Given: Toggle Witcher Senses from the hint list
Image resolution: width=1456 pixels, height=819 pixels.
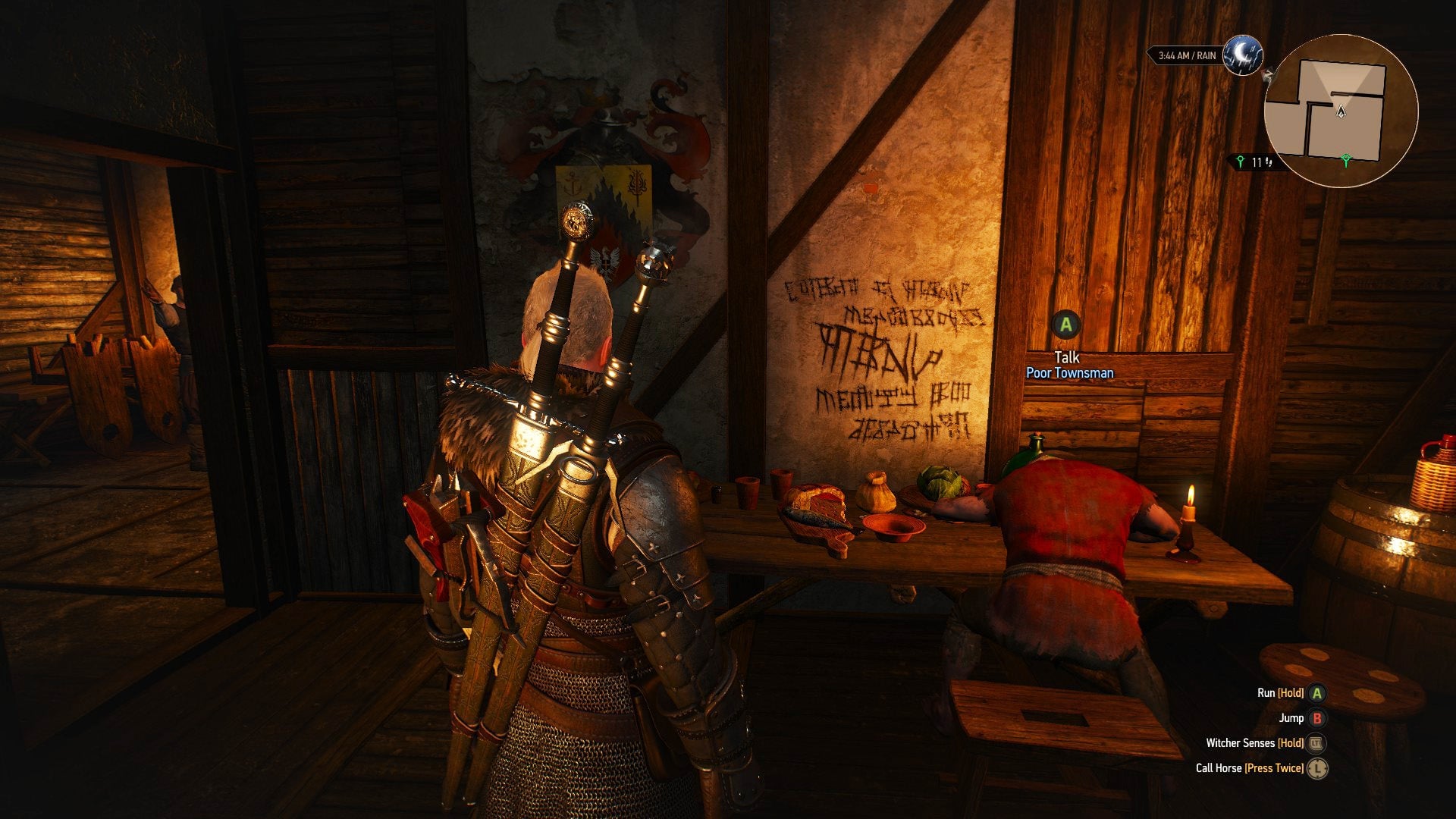Looking at the screenshot, I should pyautogui.click(x=1242, y=743).
